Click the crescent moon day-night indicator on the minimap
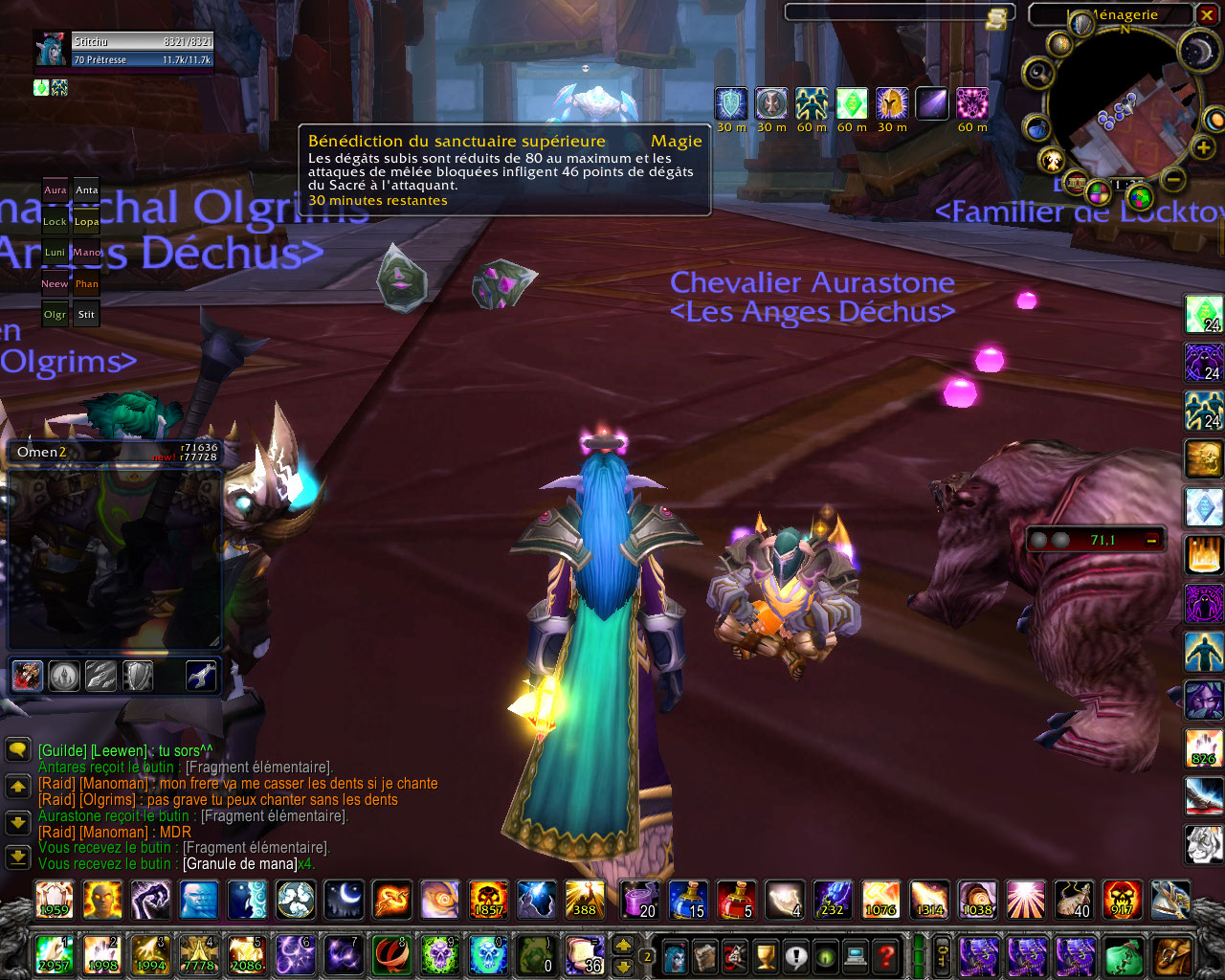This screenshot has width=1225, height=980. coord(1197,52)
